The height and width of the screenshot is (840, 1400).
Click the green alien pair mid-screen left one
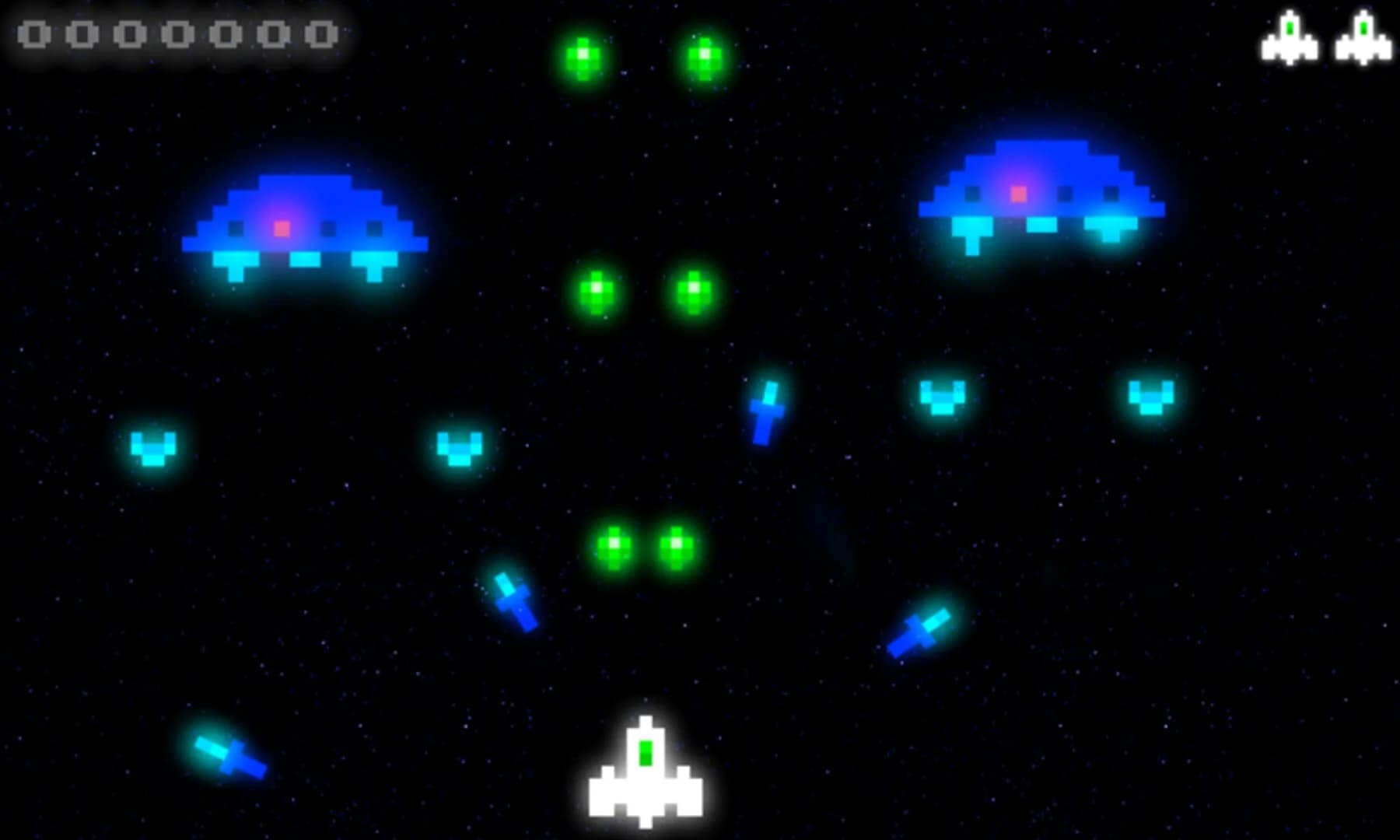[x=597, y=292]
